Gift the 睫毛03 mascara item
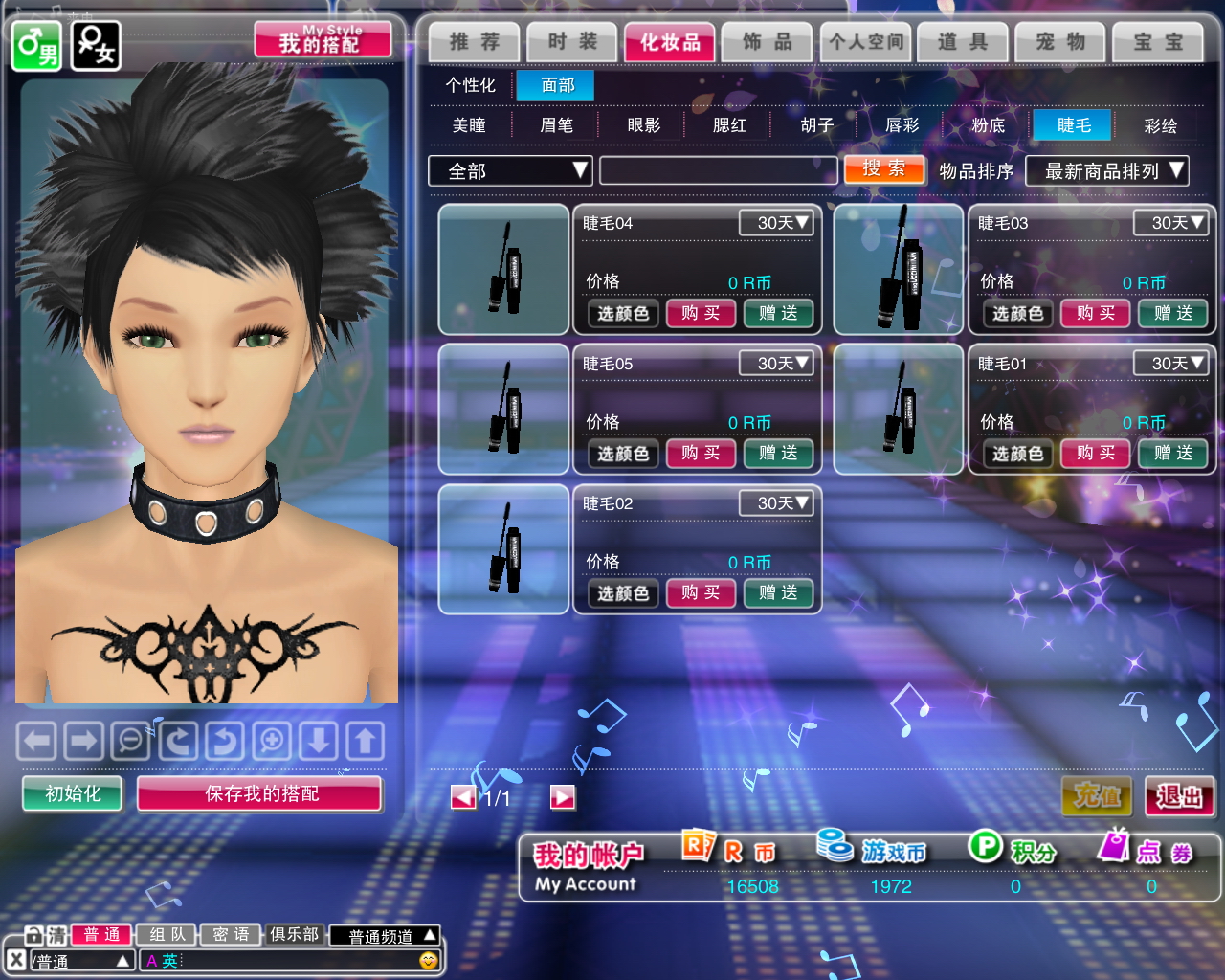The width and height of the screenshot is (1225, 980). click(1172, 313)
